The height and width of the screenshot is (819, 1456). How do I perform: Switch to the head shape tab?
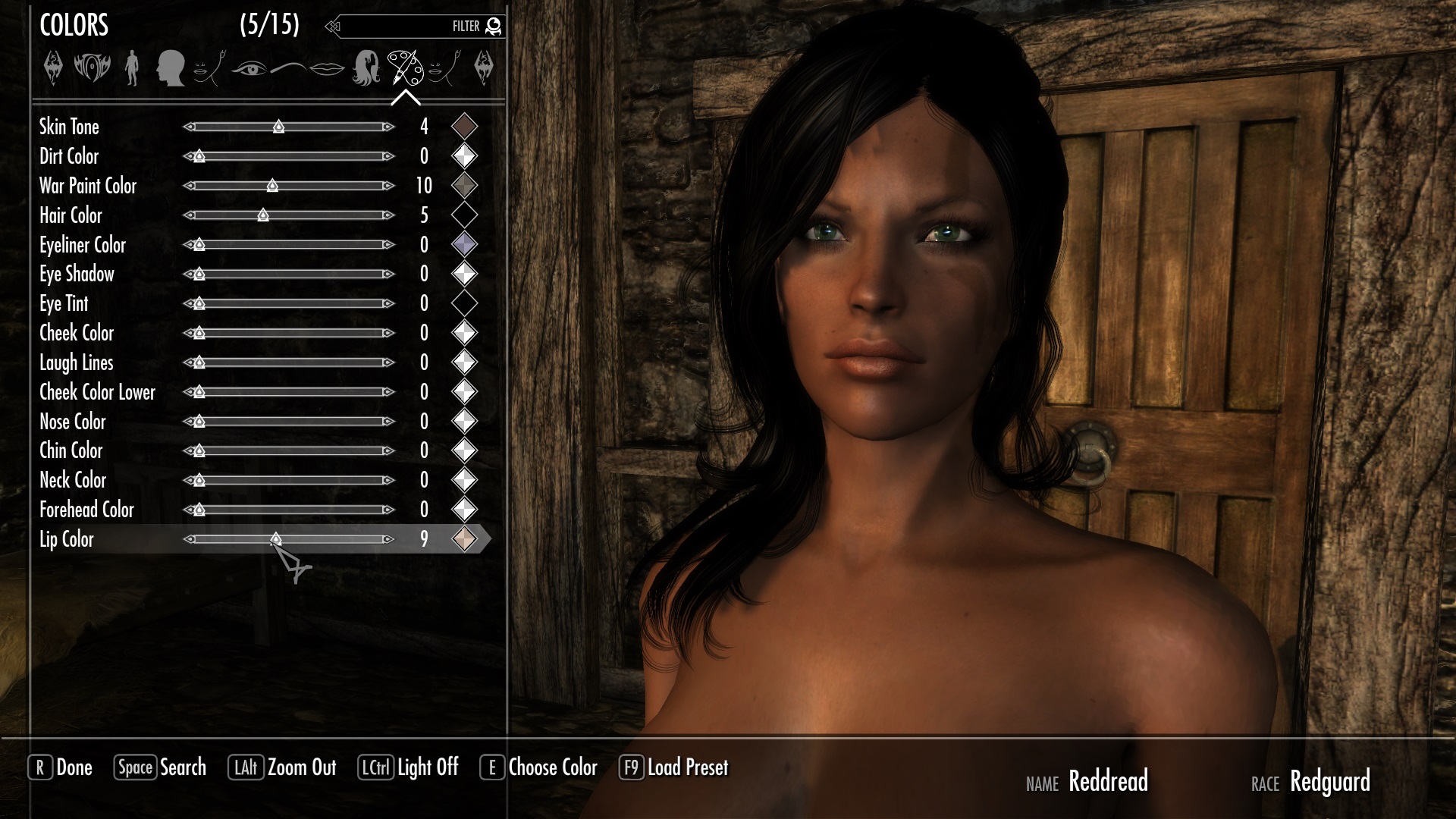point(170,68)
